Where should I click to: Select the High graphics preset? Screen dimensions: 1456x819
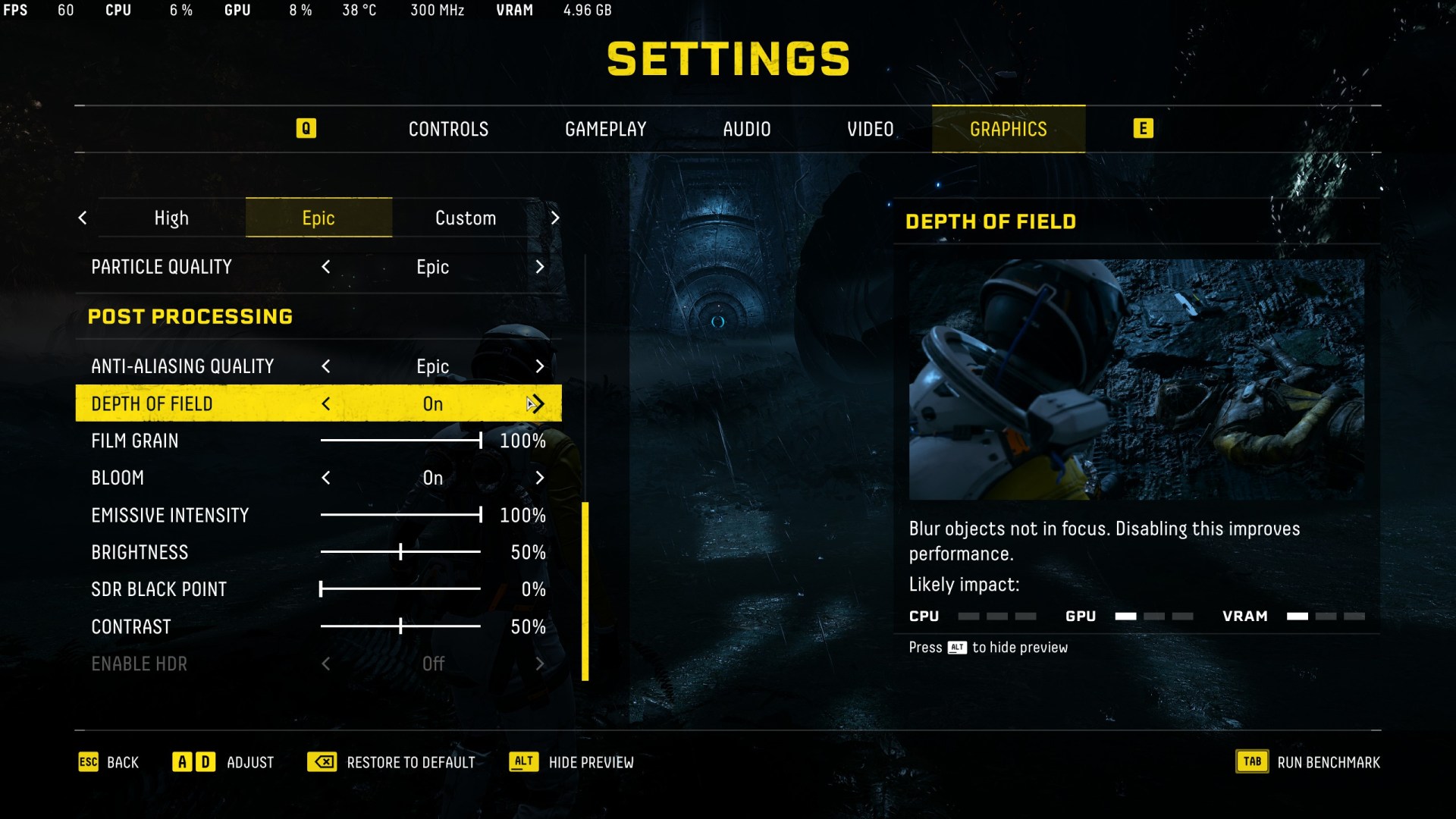171,218
